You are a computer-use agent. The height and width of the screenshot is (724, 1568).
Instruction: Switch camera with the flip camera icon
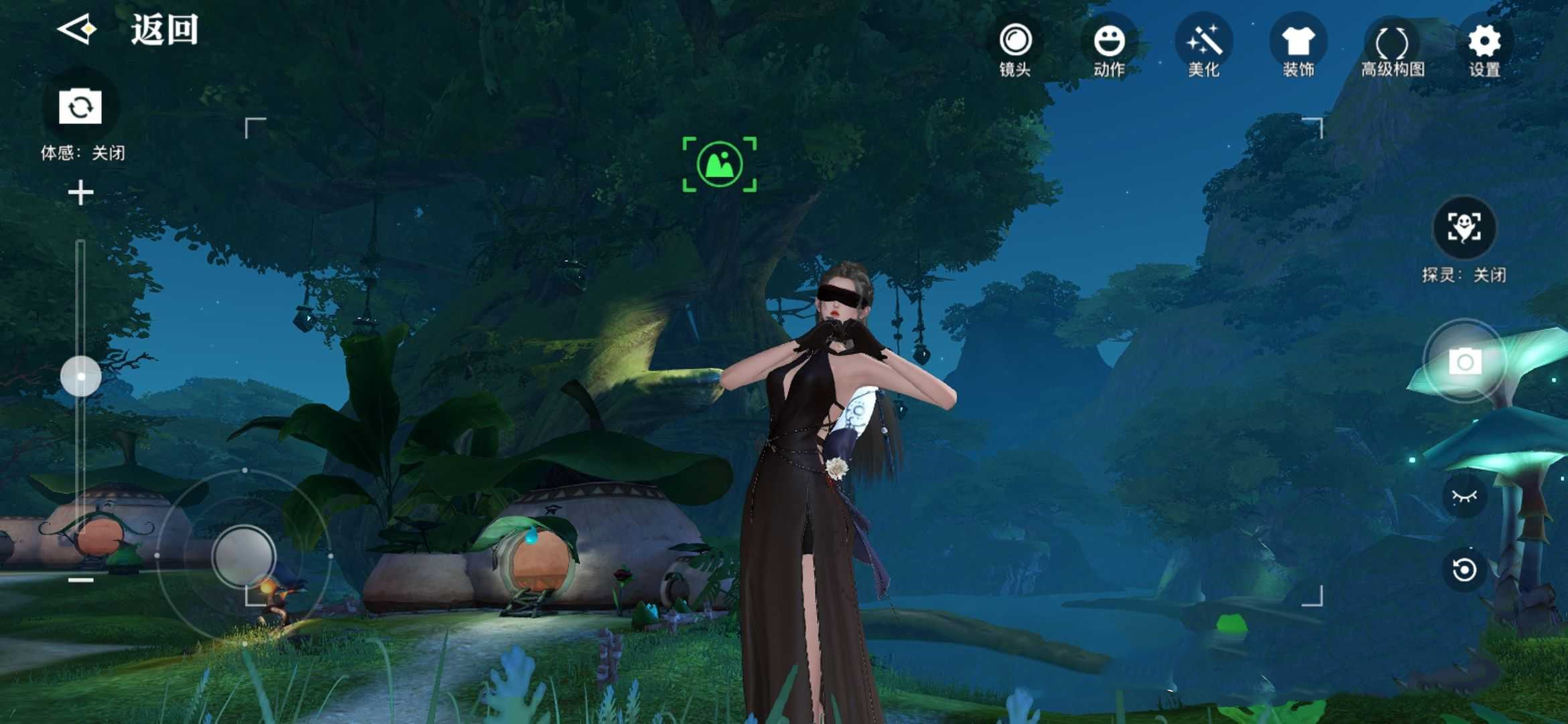80,107
